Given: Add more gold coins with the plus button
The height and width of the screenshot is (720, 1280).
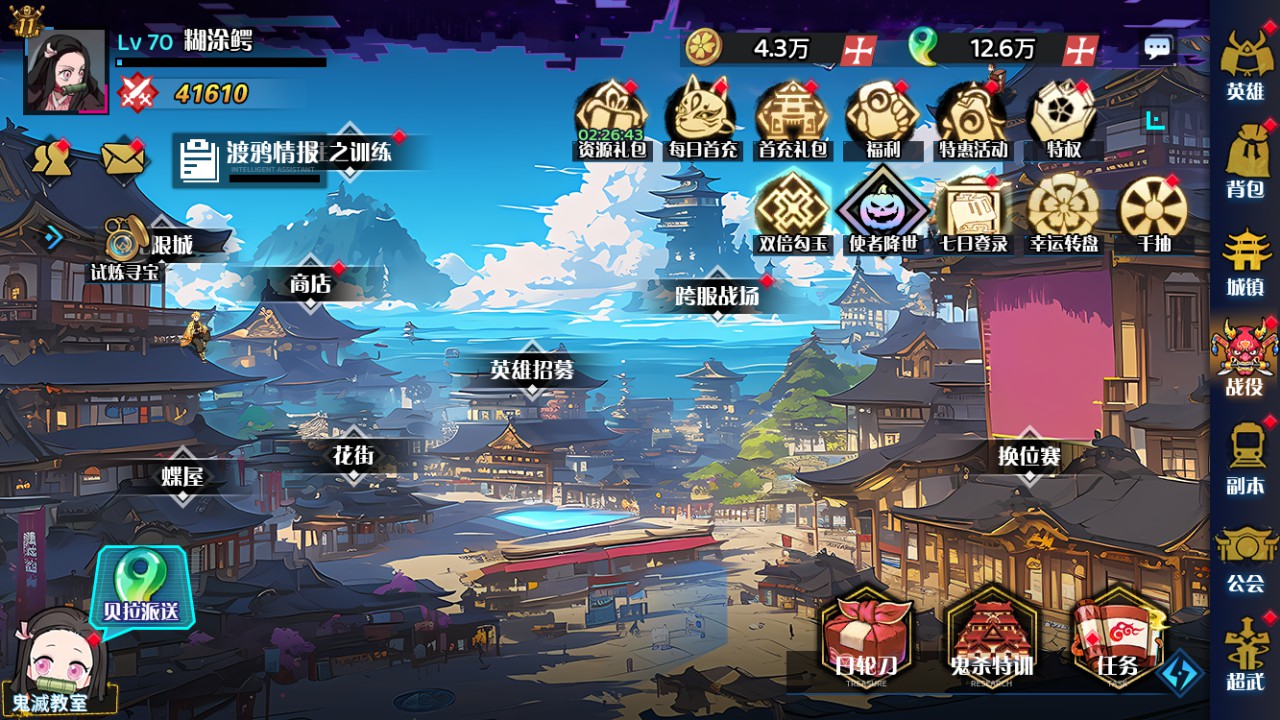Looking at the screenshot, I should click(x=858, y=48).
